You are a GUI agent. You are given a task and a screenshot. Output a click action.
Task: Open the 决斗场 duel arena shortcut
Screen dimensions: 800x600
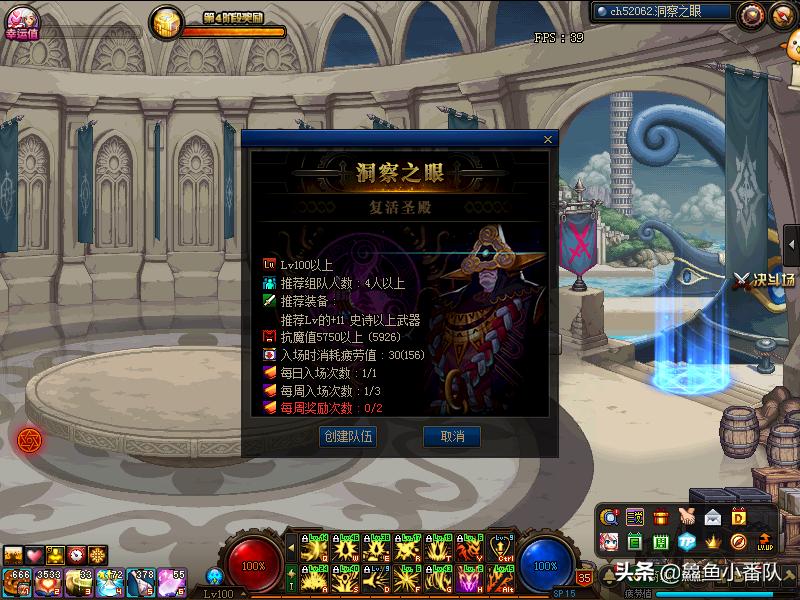coord(767,279)
